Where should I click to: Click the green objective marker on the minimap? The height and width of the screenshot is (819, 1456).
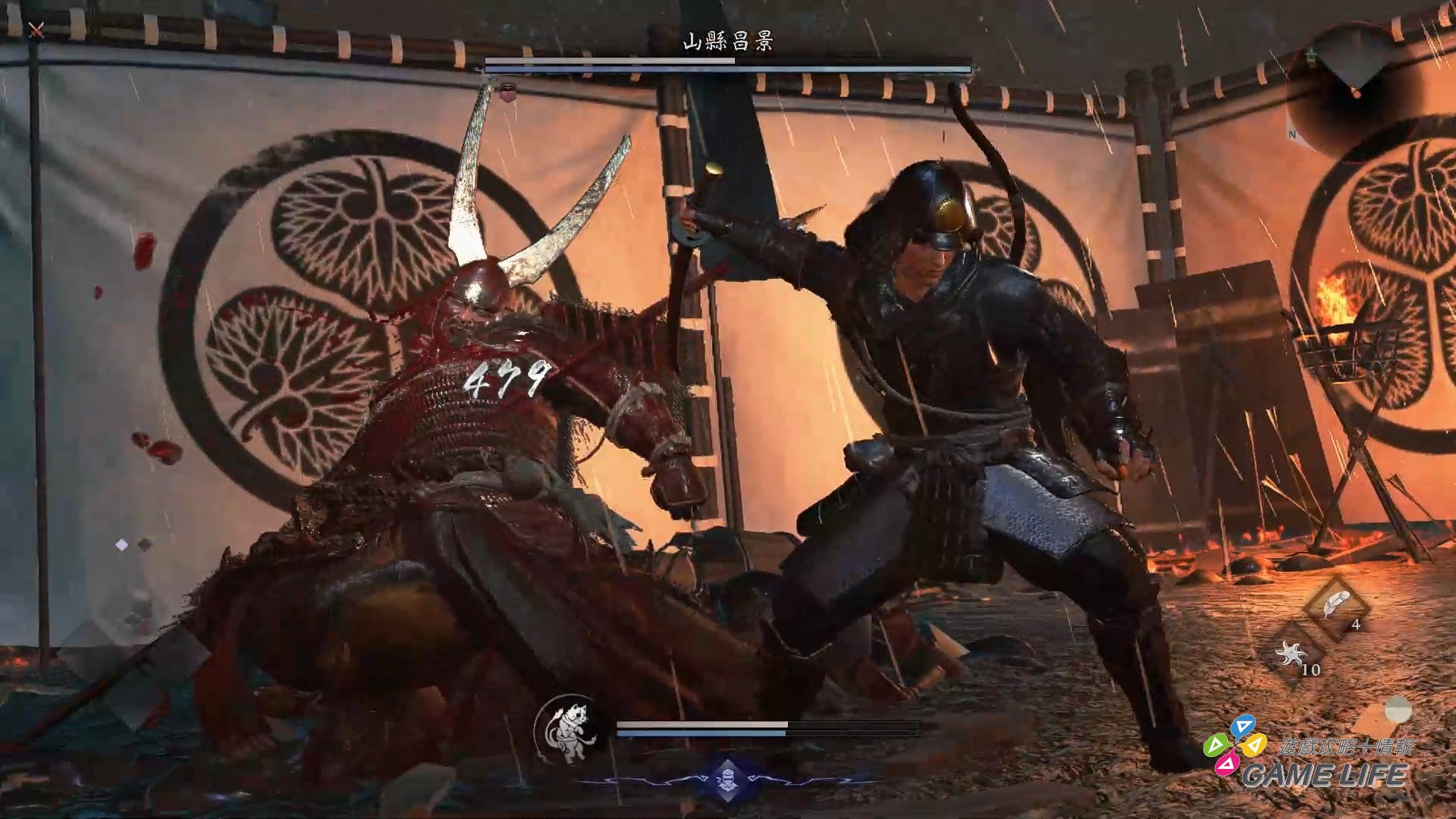click(x=1311, y=54)
